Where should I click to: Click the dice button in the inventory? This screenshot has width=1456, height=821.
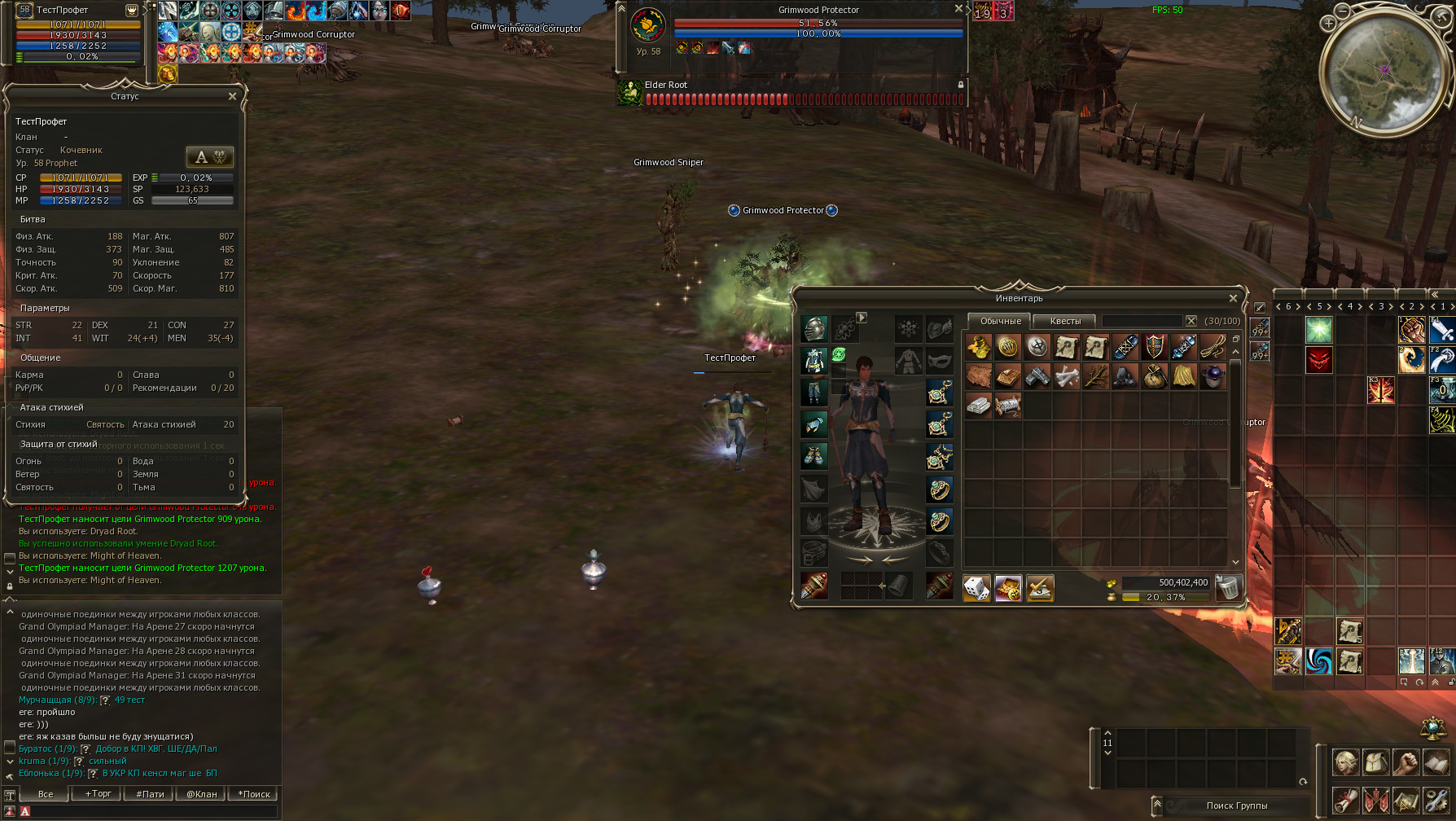pyautogui.click(x=976, y=587)
